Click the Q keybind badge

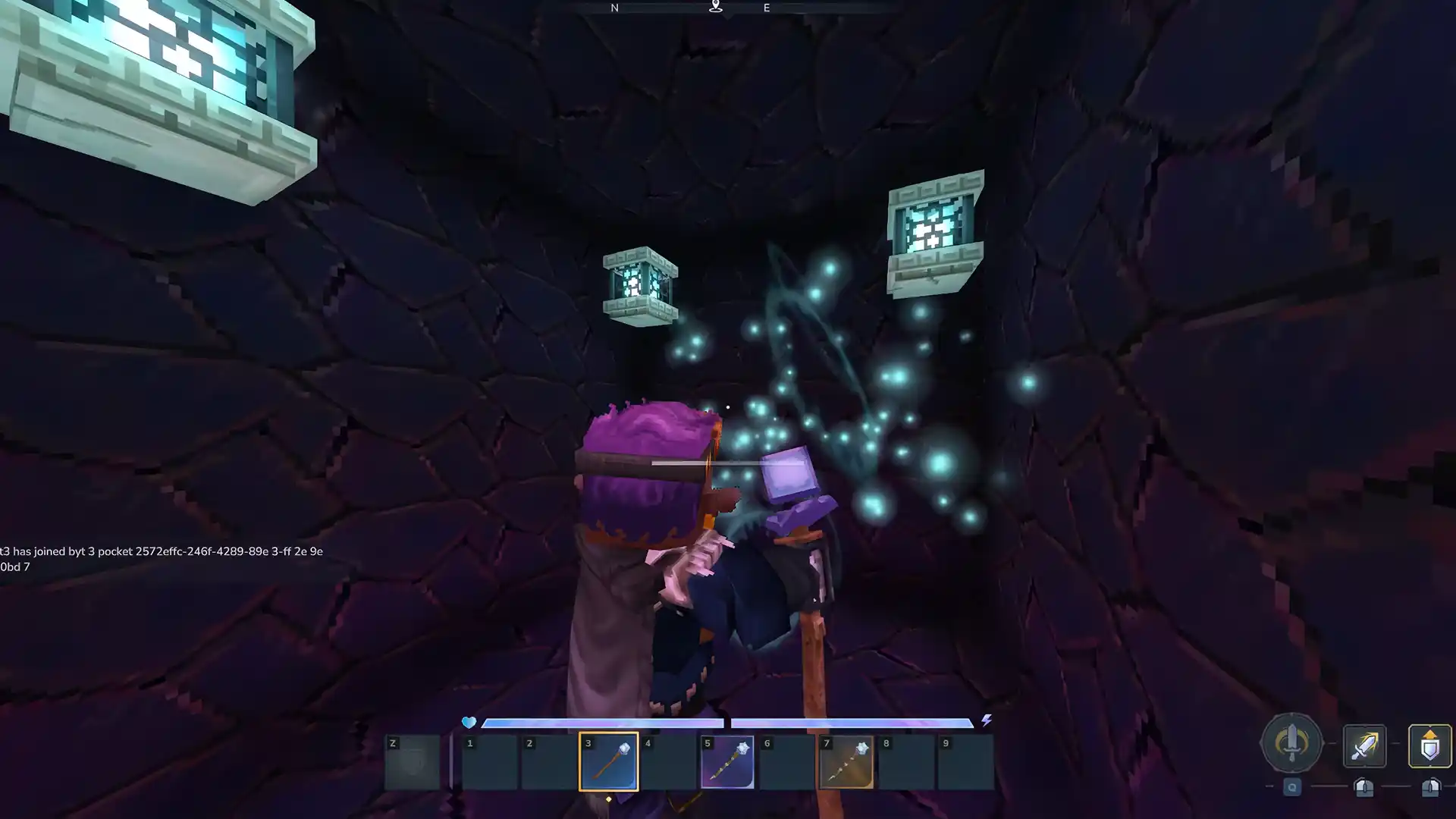point(1291,787)
